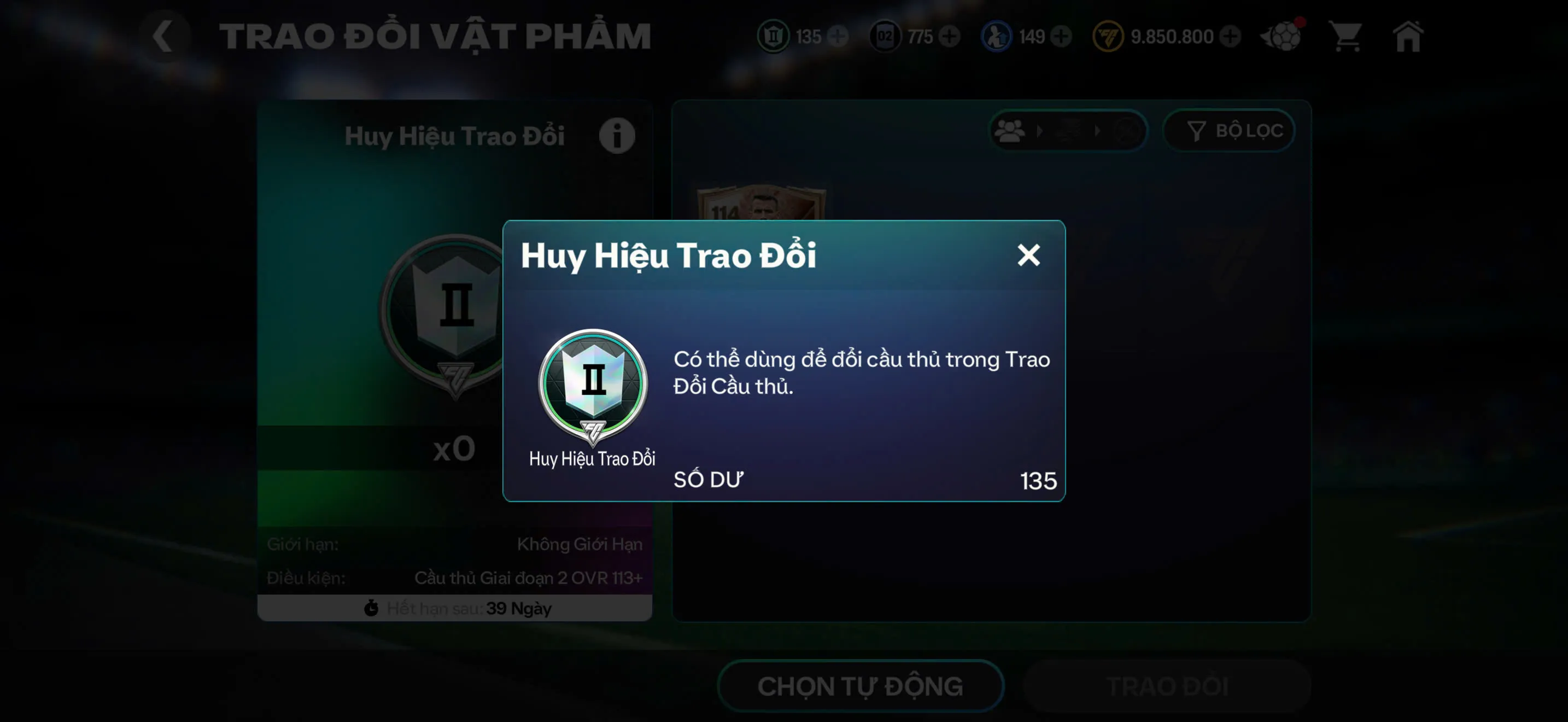1568x722 pixels.
Task: Return home using the house icon
Action: (1408, 36)
